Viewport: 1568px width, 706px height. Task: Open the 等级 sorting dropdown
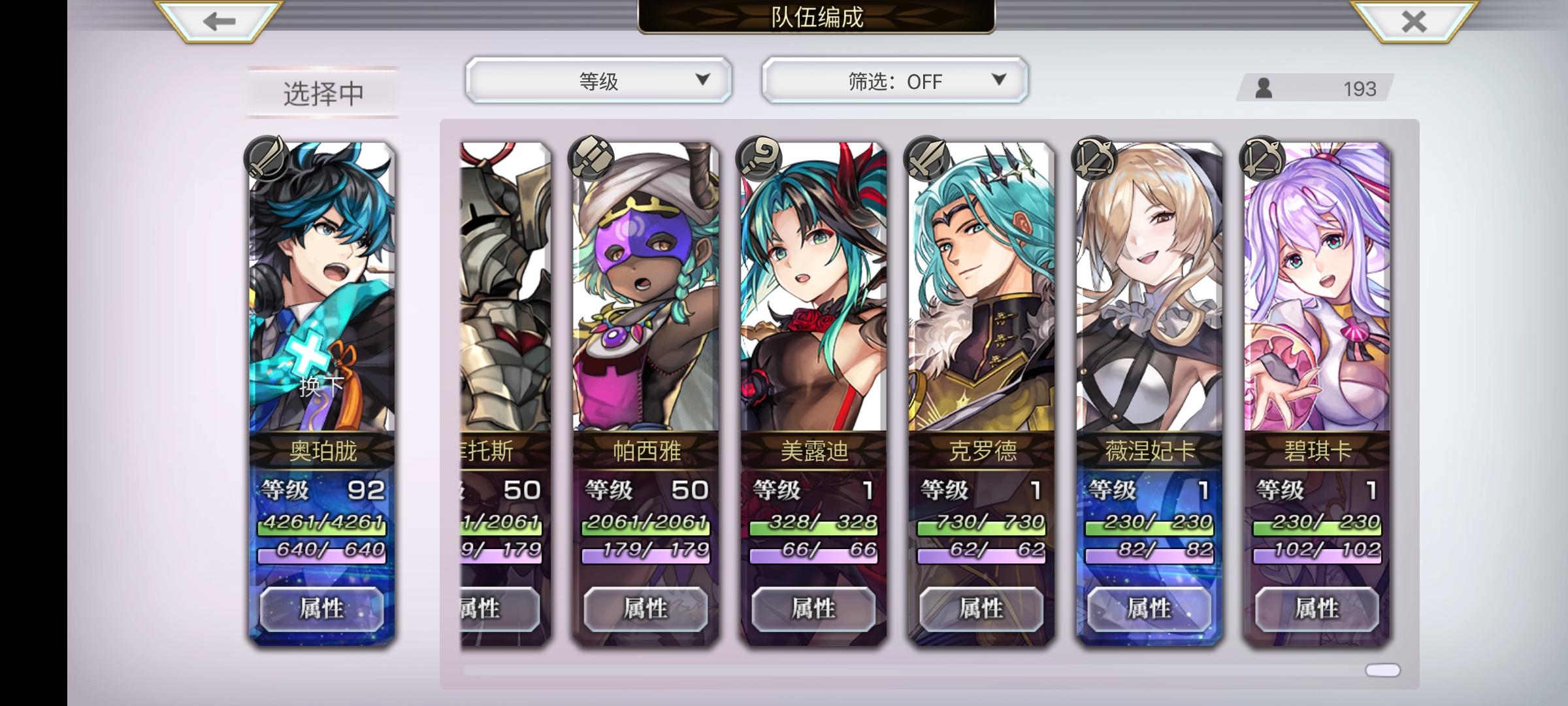pyautogui.click(x=596, y=80)
